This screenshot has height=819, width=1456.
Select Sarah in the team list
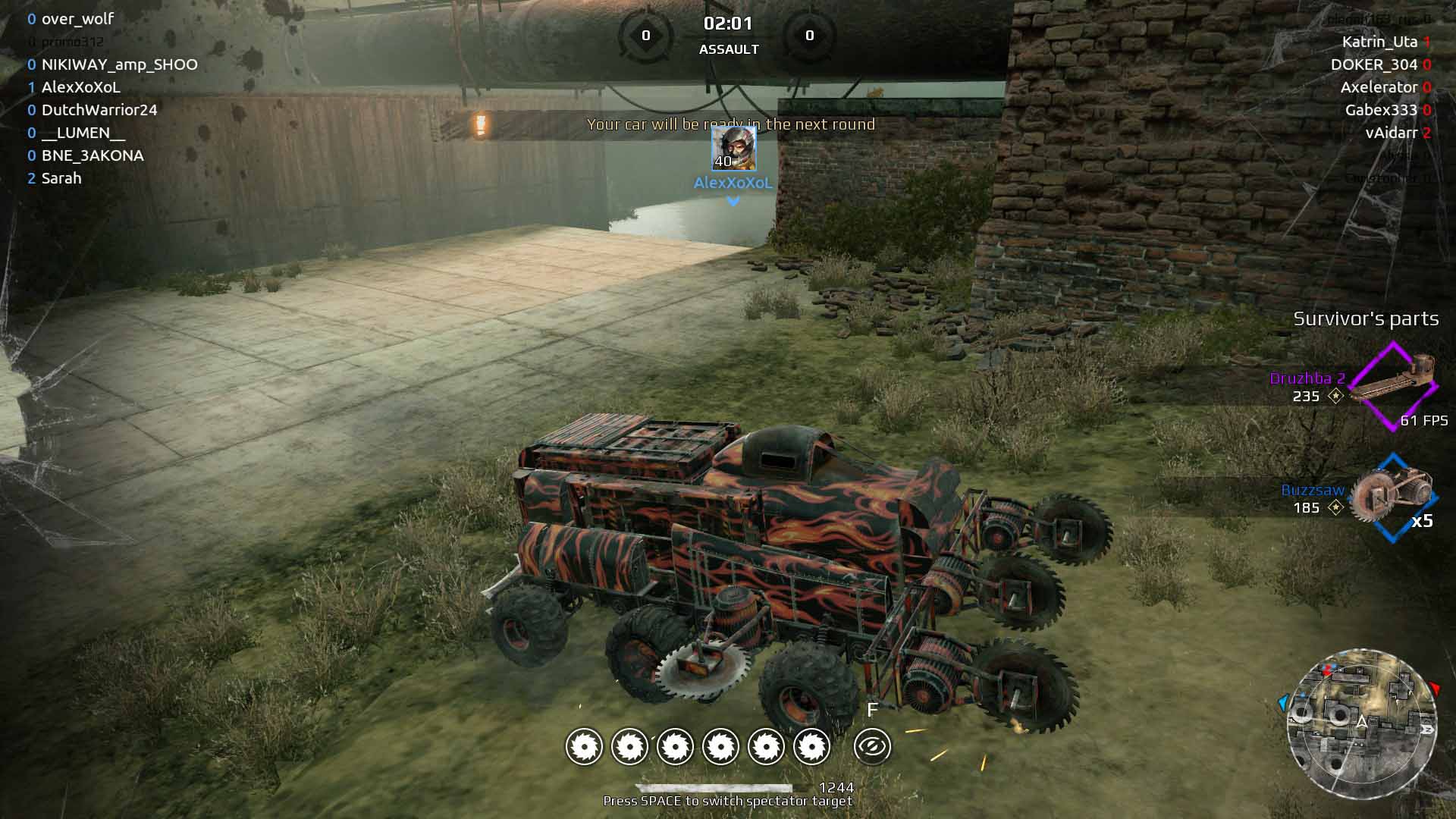tap(61, 178)
